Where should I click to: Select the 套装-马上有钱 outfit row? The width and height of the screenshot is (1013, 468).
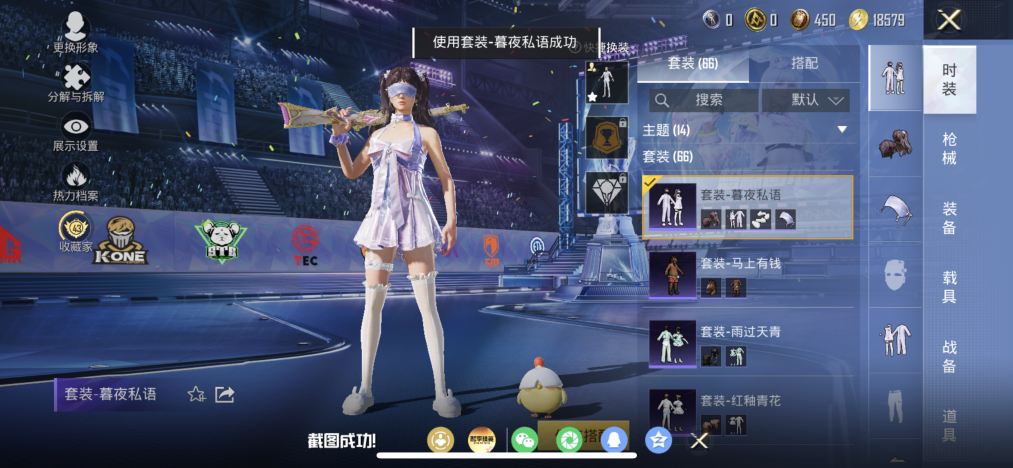point(747,275)
